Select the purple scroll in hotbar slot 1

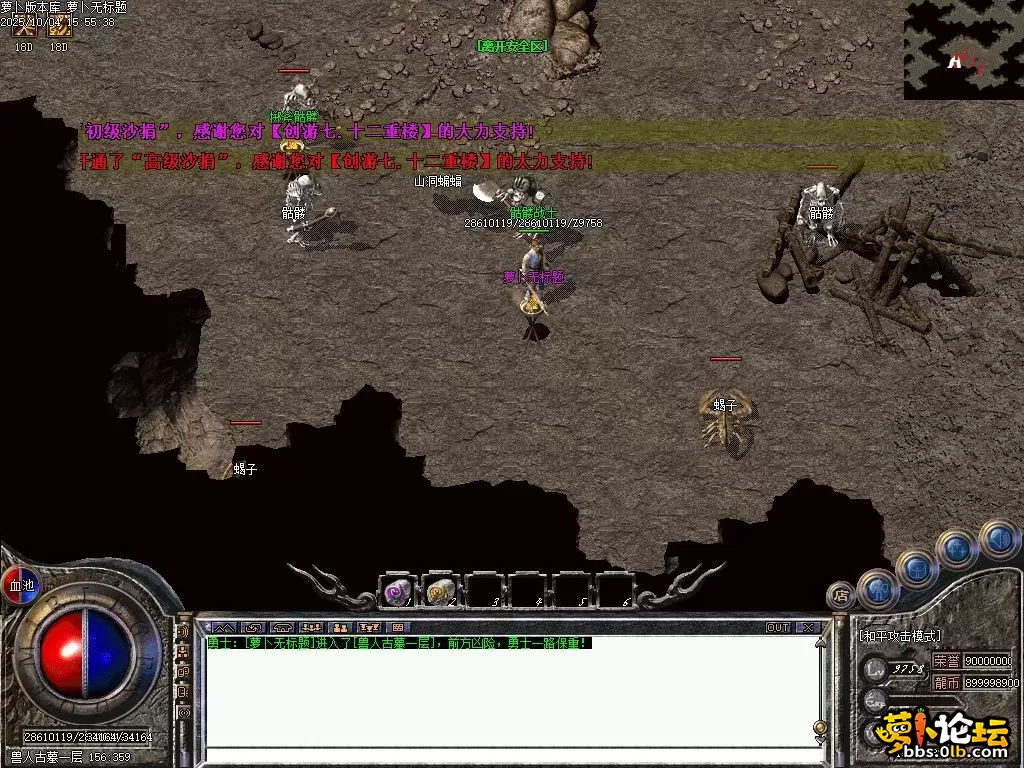coord(397,592)
